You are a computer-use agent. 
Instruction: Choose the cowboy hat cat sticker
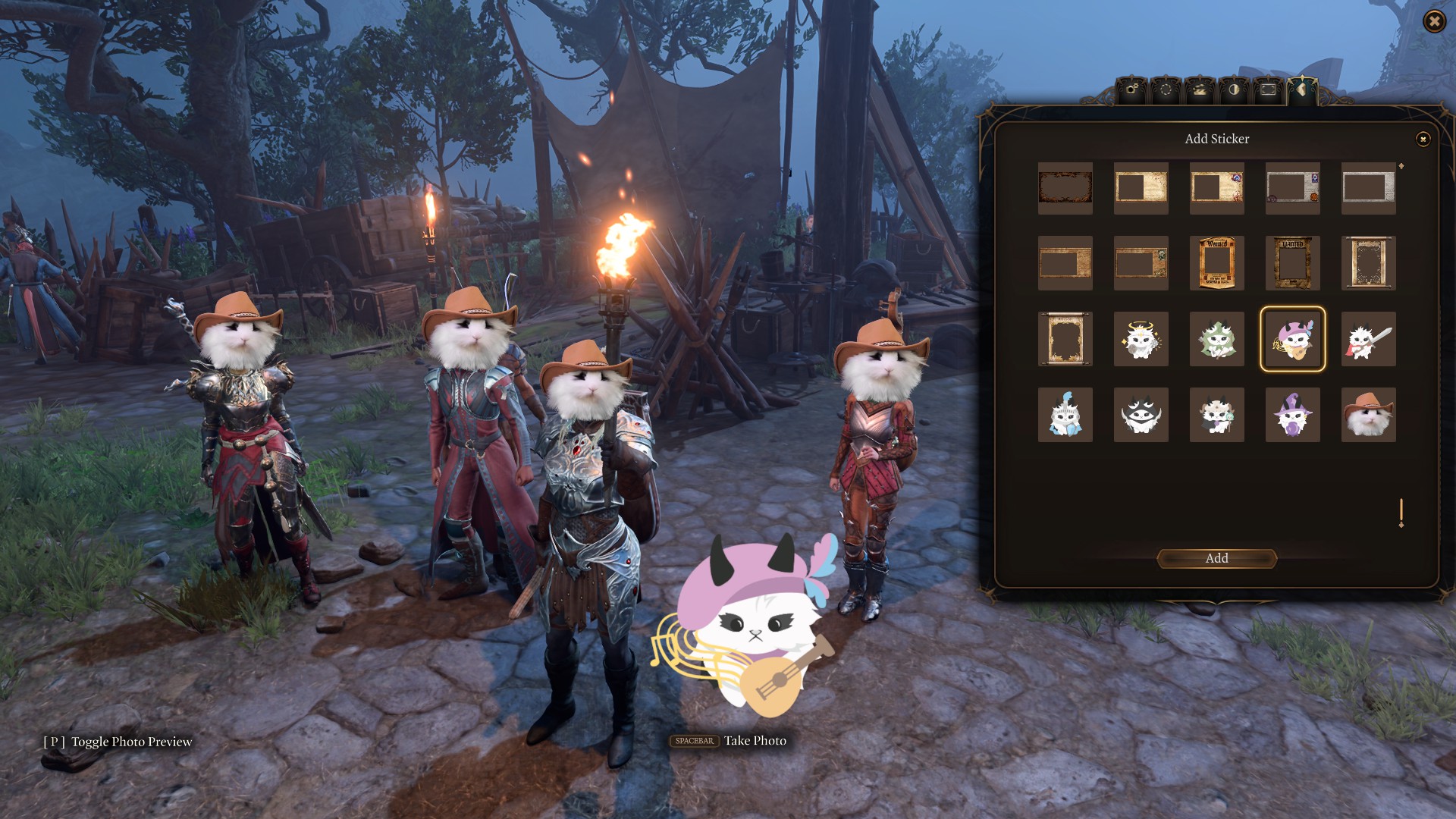(x=1368, y=415)
